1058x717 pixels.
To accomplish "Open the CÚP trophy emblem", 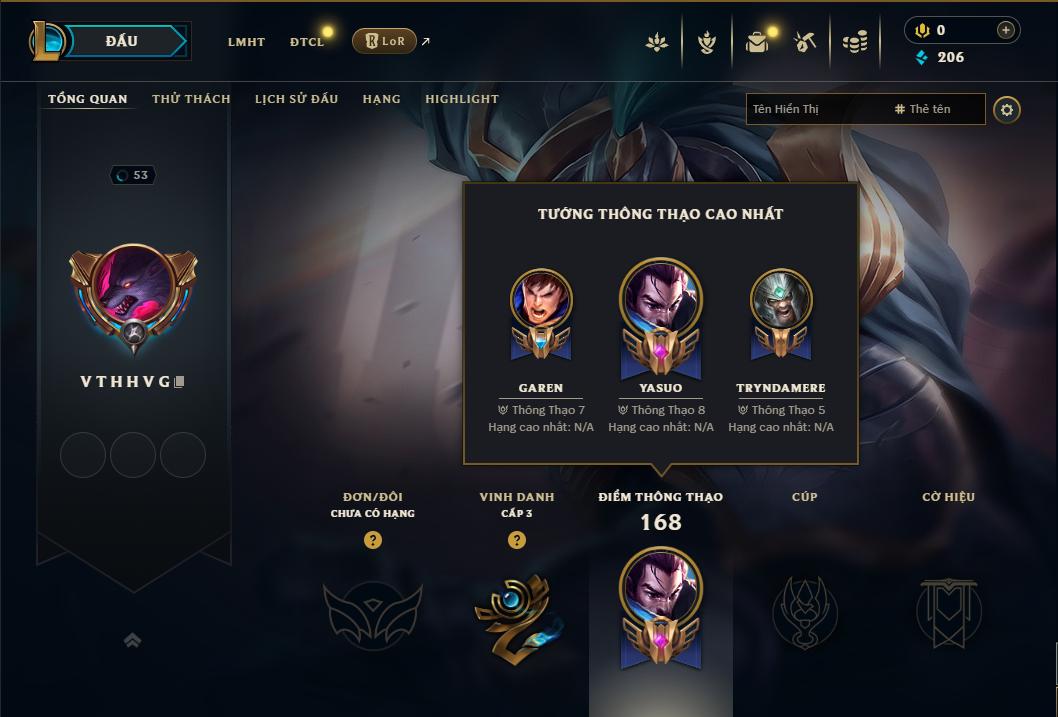I will (x=804, y=612).
